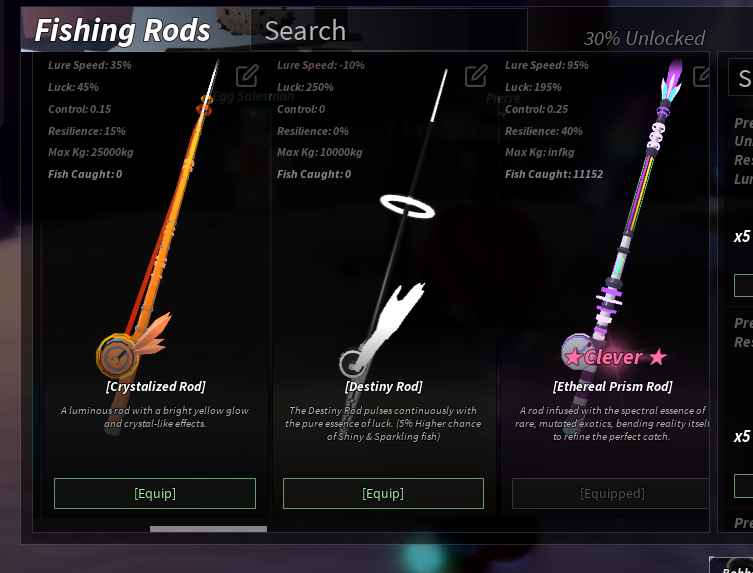Open the edit icon on the Destiny Rod card
The height and width of the screenshot is (573, 753).
point(476,75)
